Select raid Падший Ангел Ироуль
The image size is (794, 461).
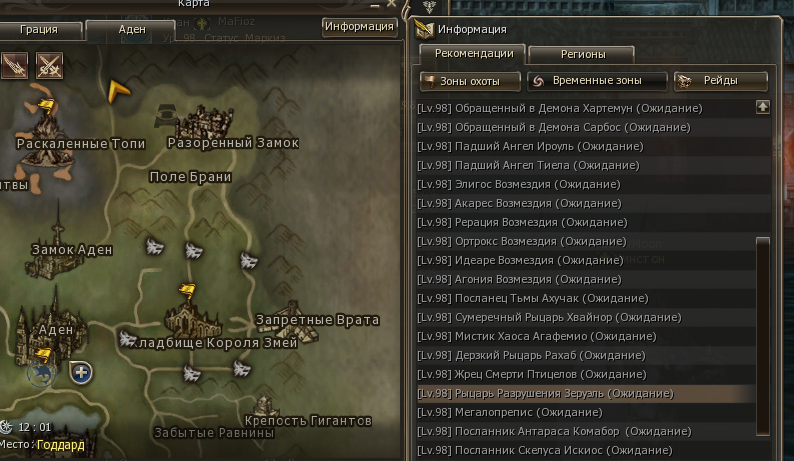coord(530,146)
